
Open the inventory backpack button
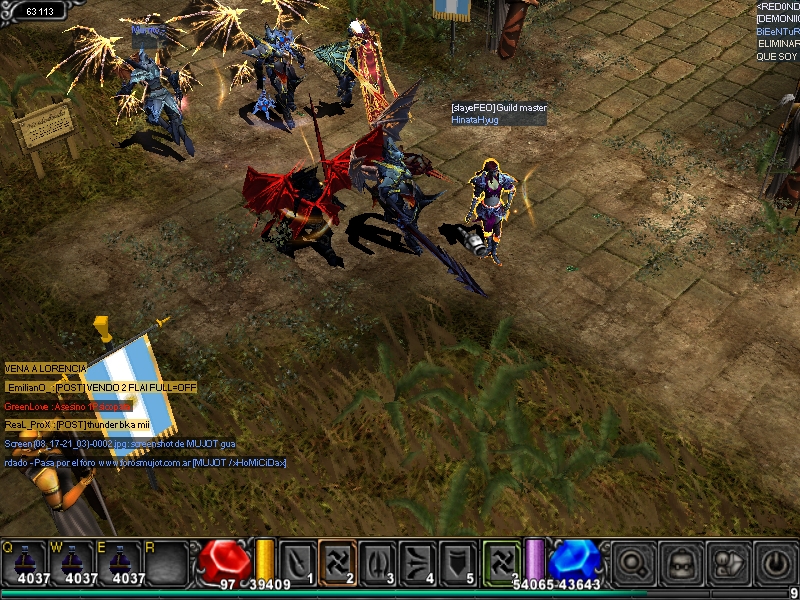tap(681, 563)
